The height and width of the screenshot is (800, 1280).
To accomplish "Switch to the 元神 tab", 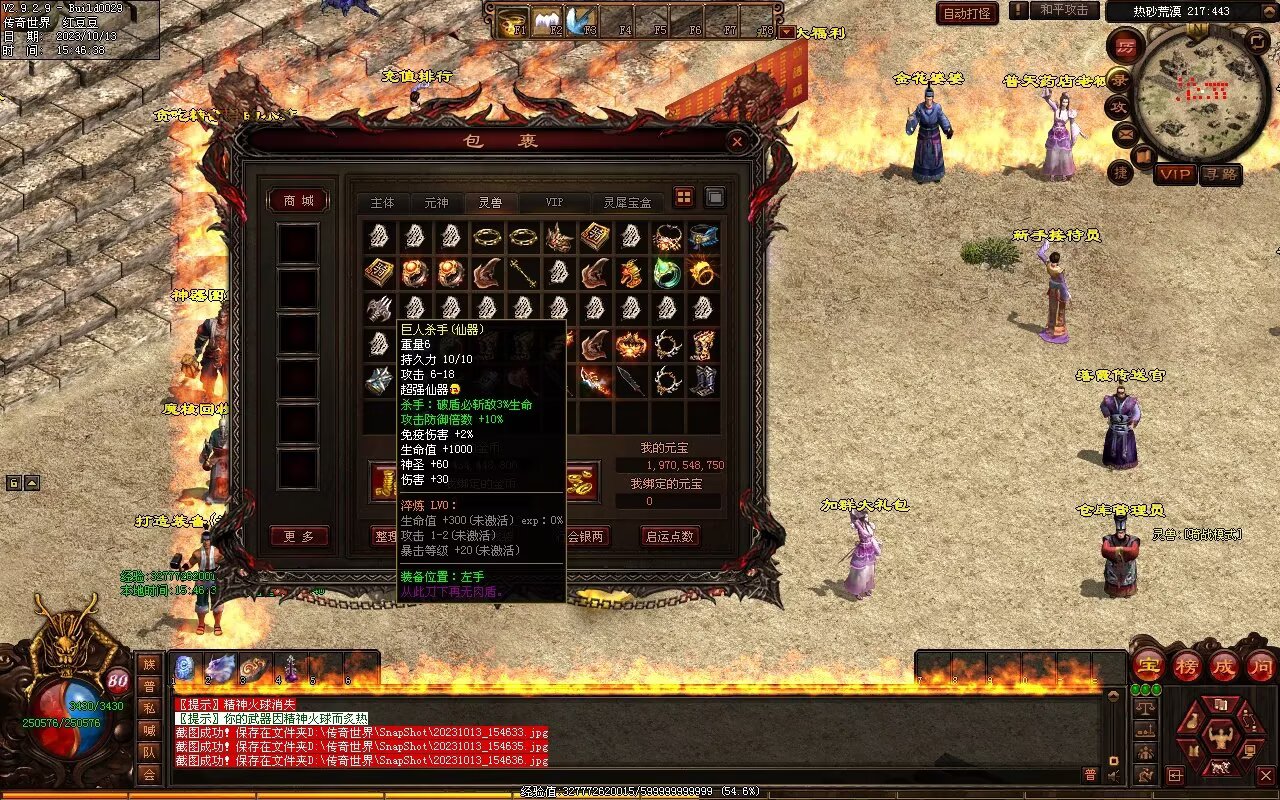I will pyautogui.click(x=436, y=203).
